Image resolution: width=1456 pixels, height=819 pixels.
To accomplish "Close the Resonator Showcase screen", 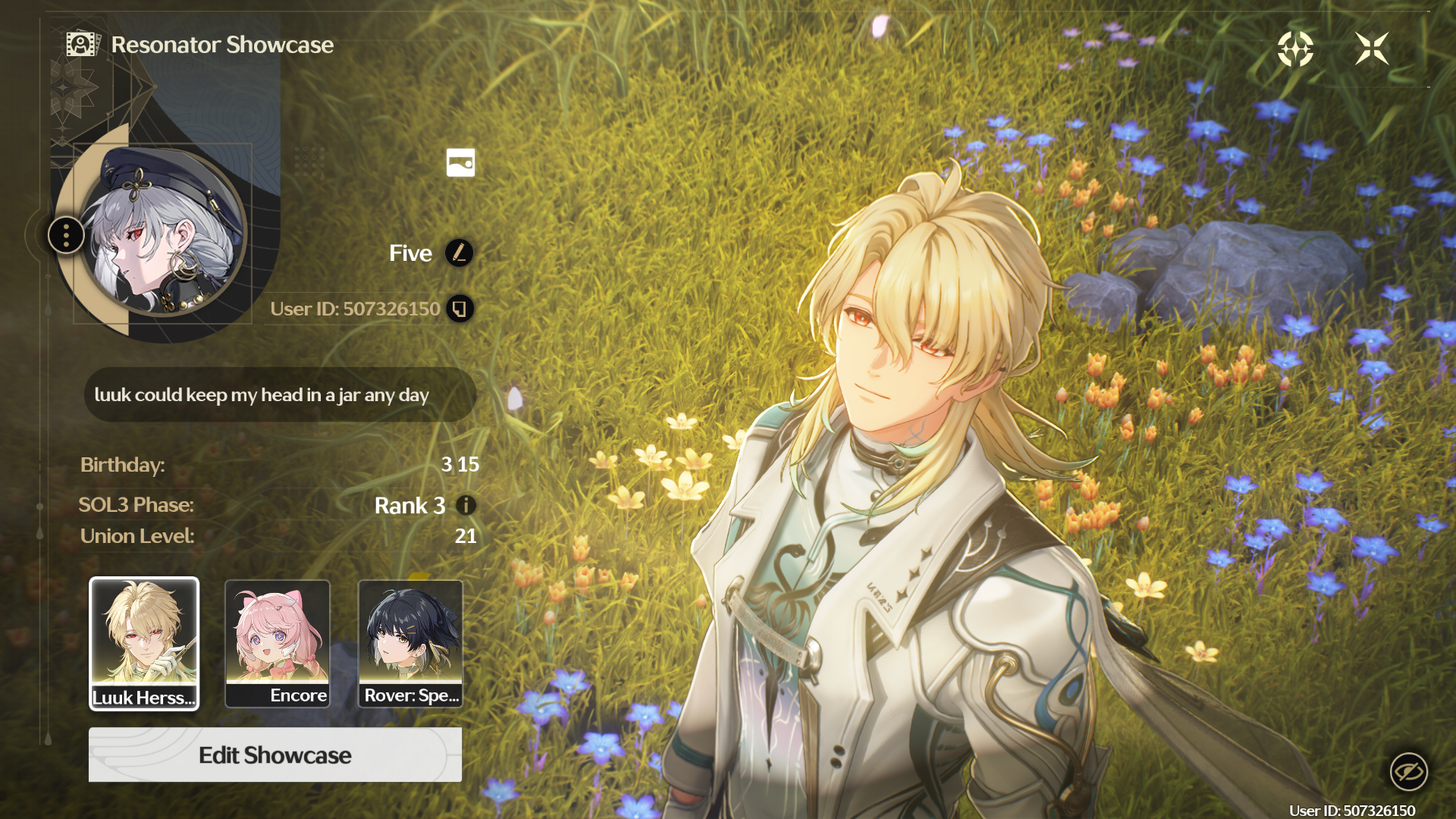I will click(1372, 49).
